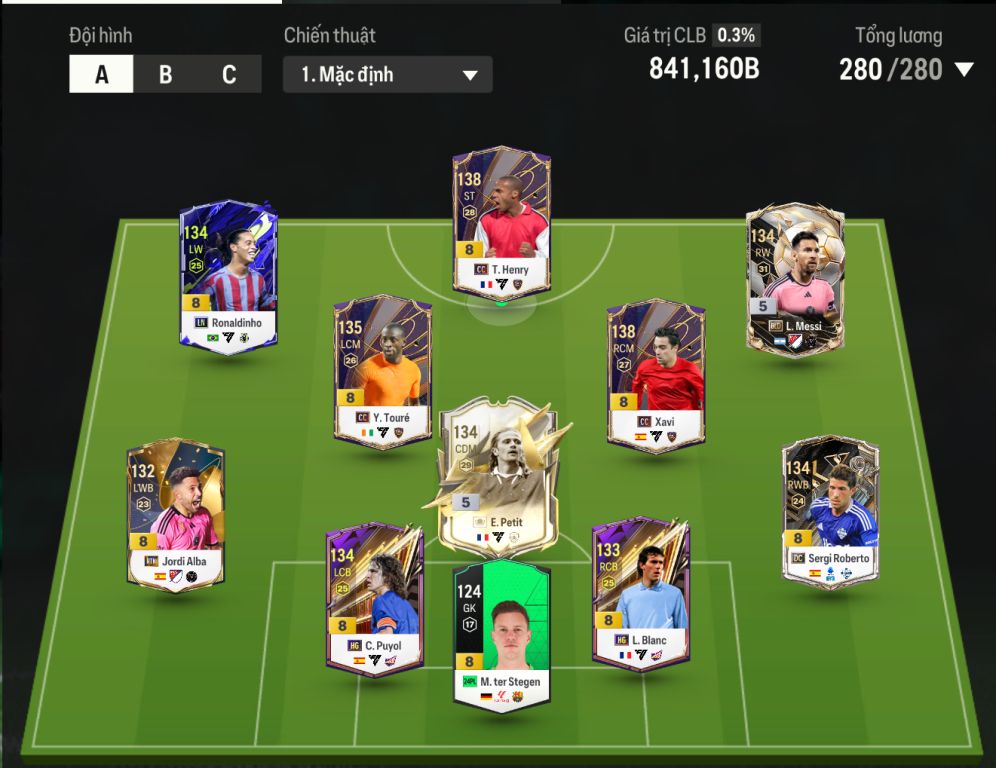Open the Mặc định tactics dropdown
The image size is (996, 768).
coord(388,75)
